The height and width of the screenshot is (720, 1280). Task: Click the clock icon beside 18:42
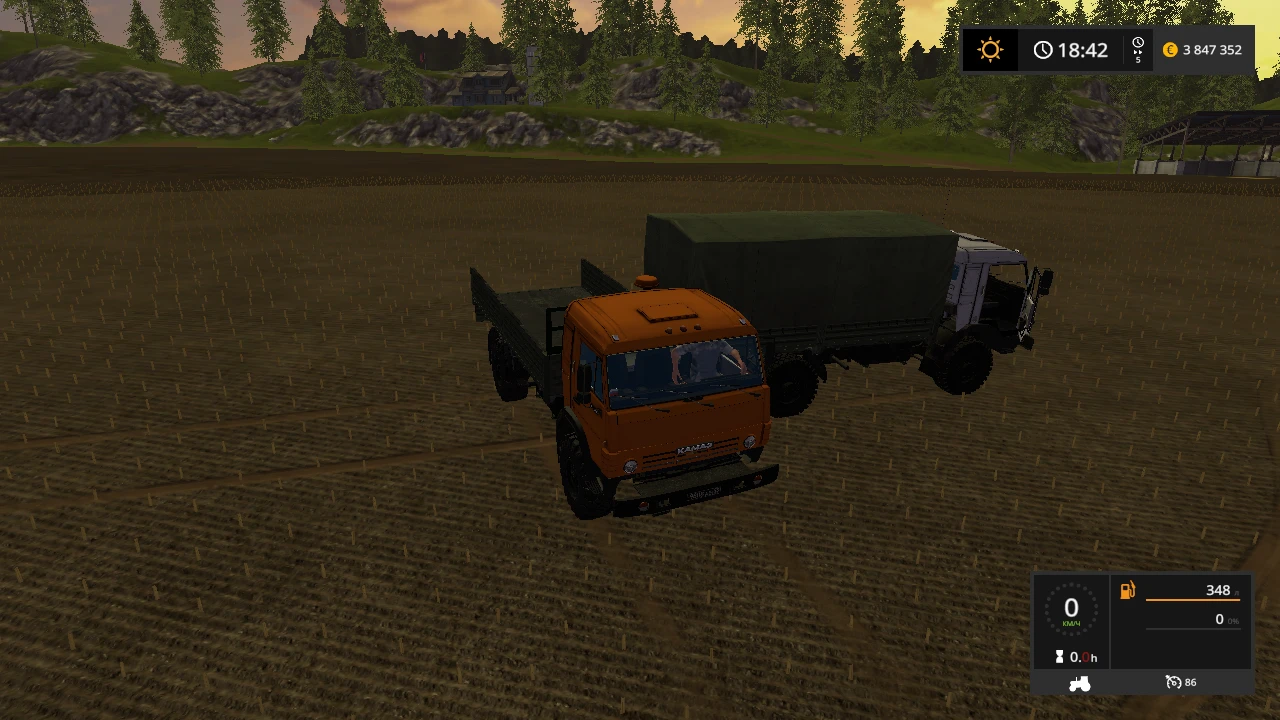[1043, 49]
